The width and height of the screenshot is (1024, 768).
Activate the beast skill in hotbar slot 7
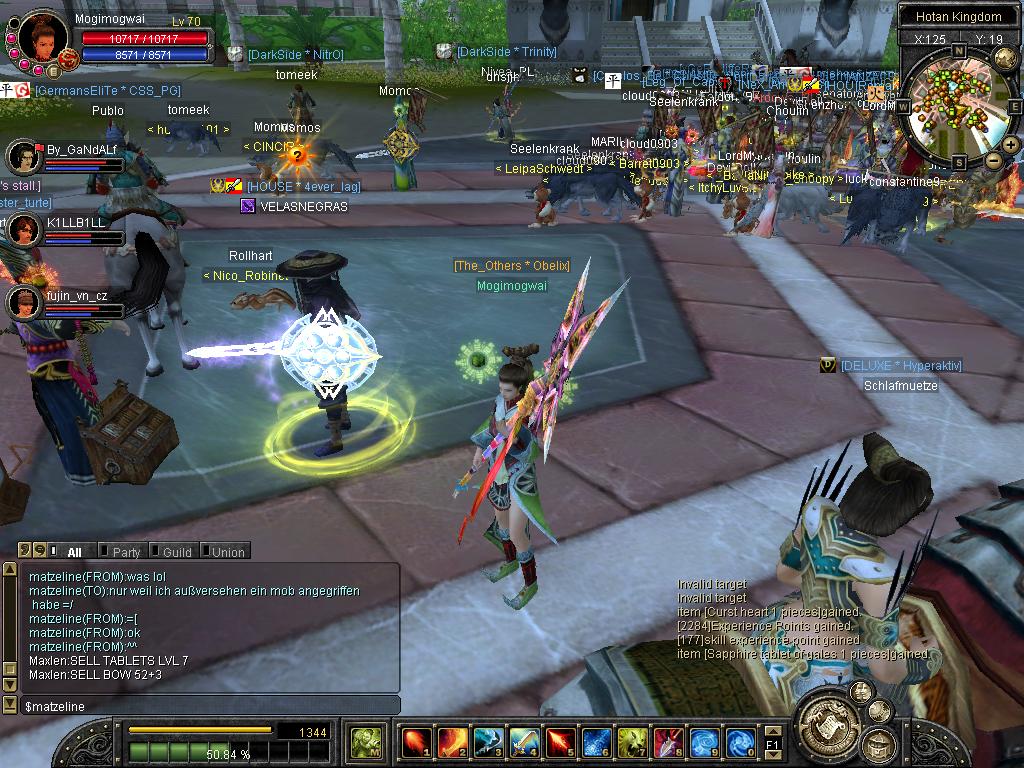[632, 742]
